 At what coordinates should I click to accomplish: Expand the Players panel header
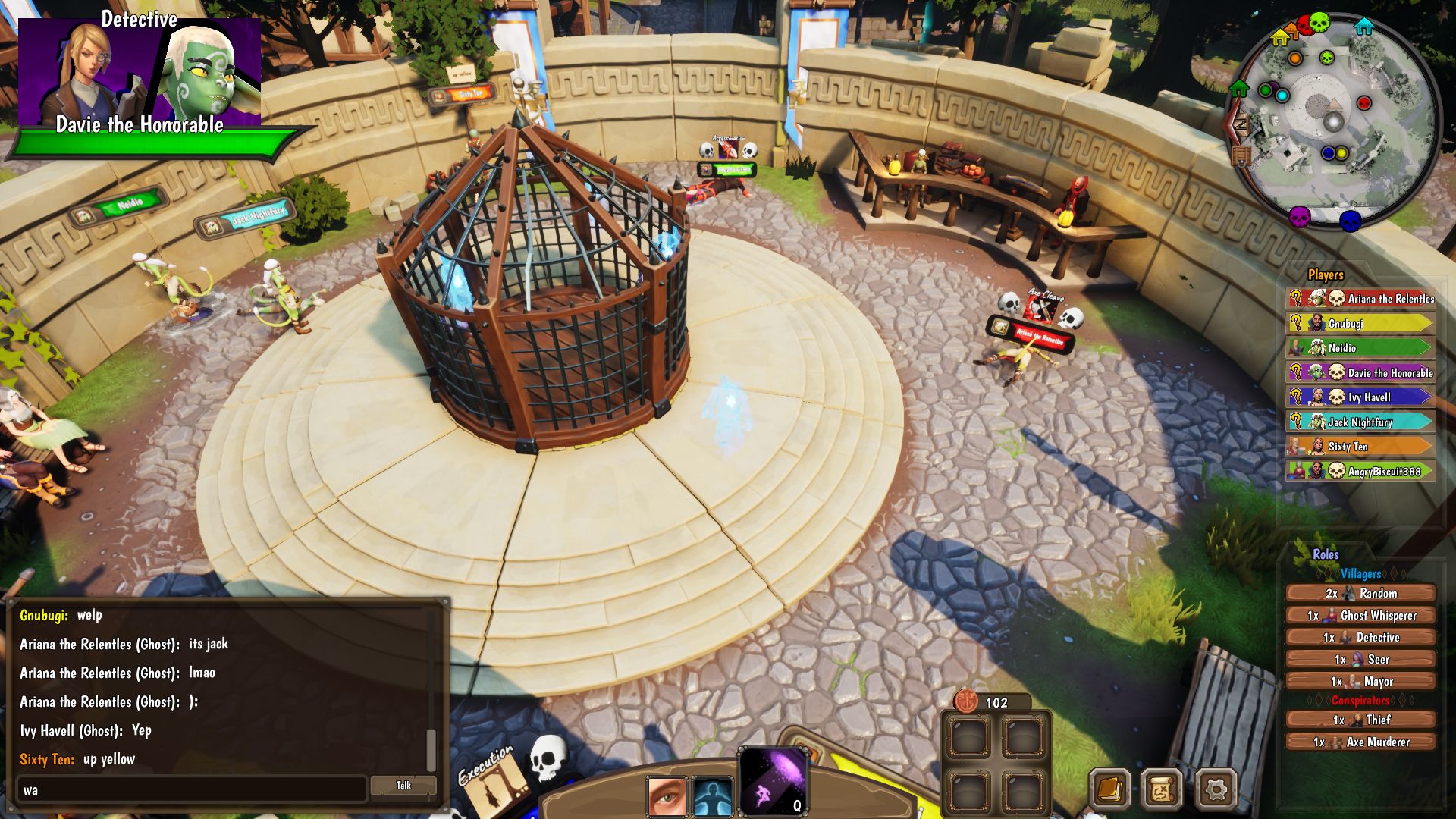tap(1324, 275)
